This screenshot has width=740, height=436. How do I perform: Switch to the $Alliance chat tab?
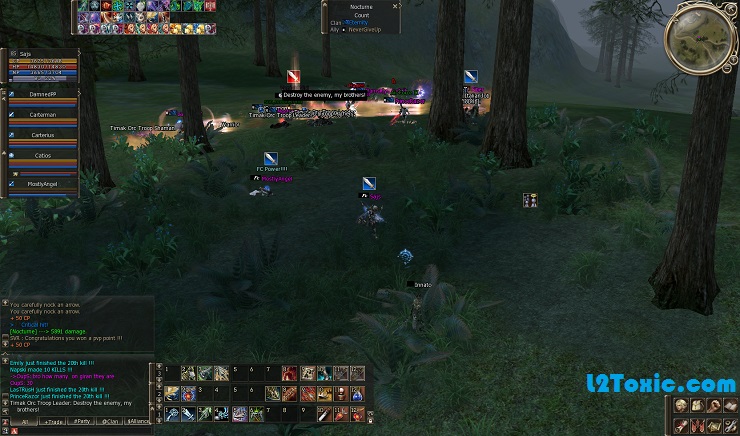tap(138, 424)
